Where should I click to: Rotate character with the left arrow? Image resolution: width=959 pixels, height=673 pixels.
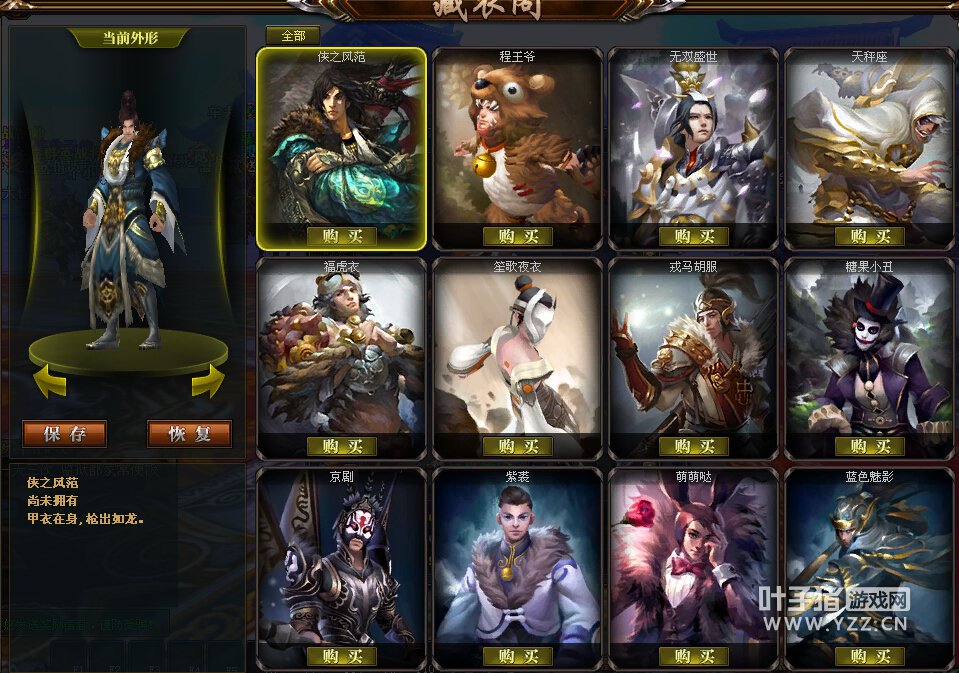[x=49, y=382]
